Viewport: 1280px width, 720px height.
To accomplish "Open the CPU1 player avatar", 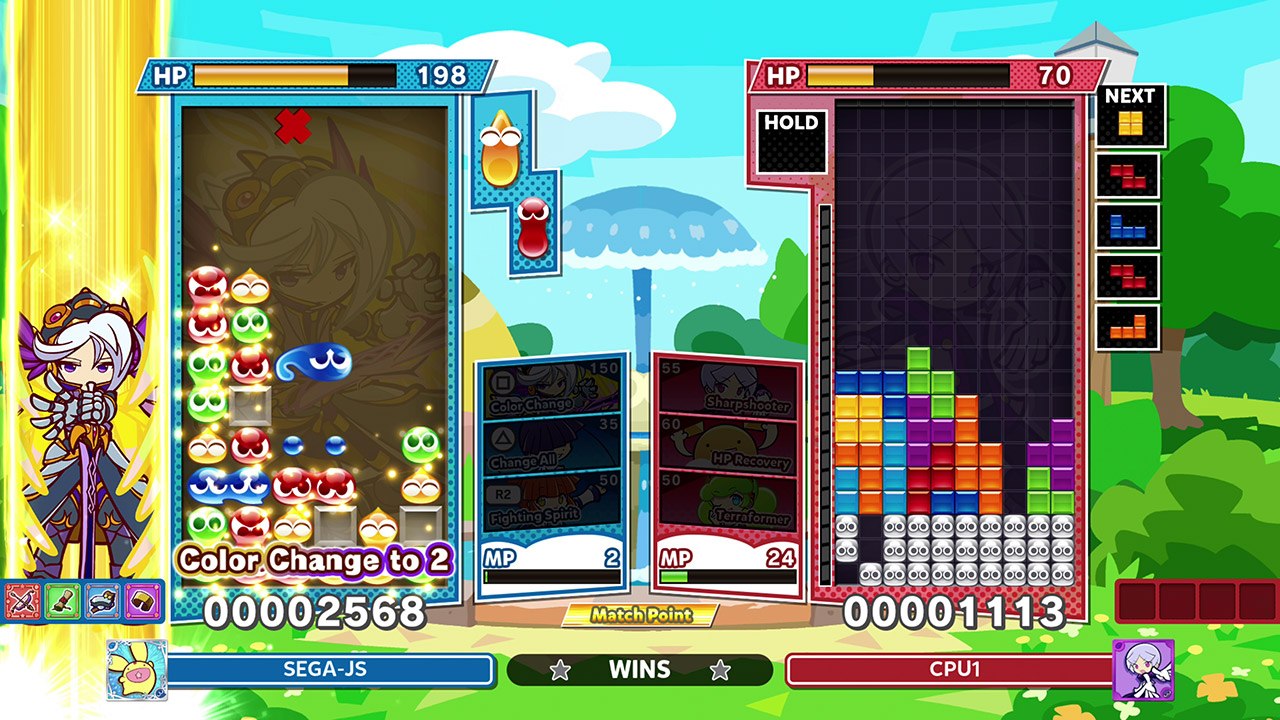I will 1143,669.
